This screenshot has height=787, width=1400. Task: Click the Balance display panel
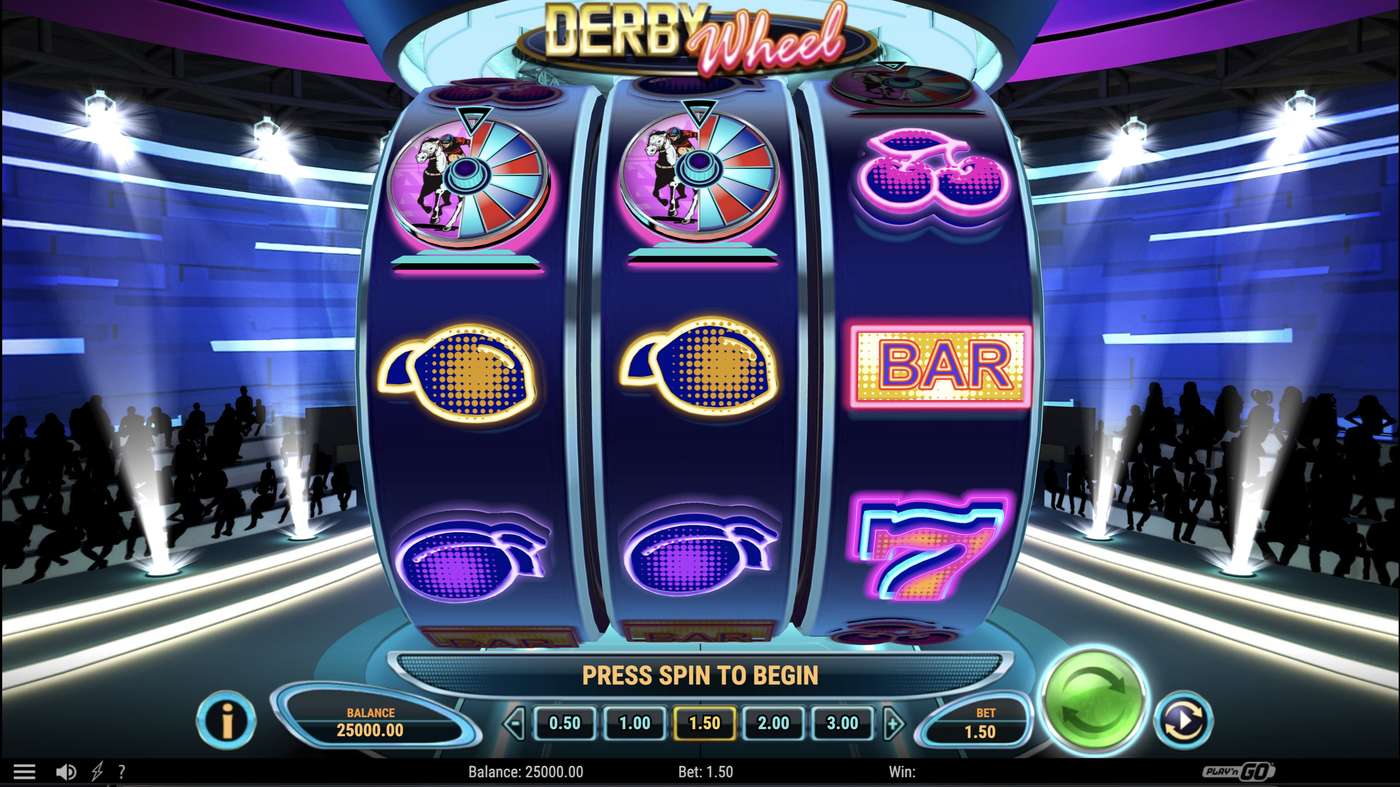372,722
